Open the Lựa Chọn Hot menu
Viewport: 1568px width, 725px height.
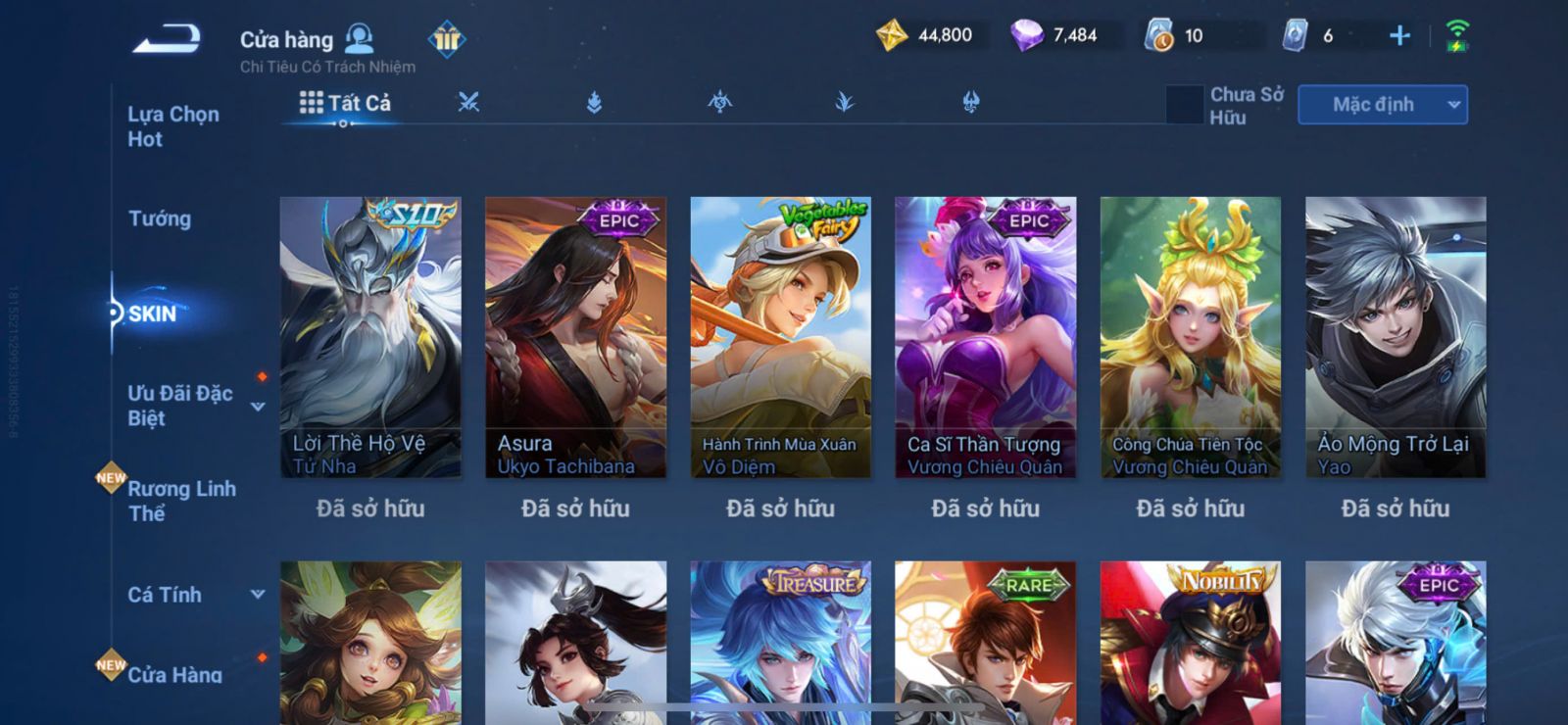pyautogui.click(x=173, y=126)
